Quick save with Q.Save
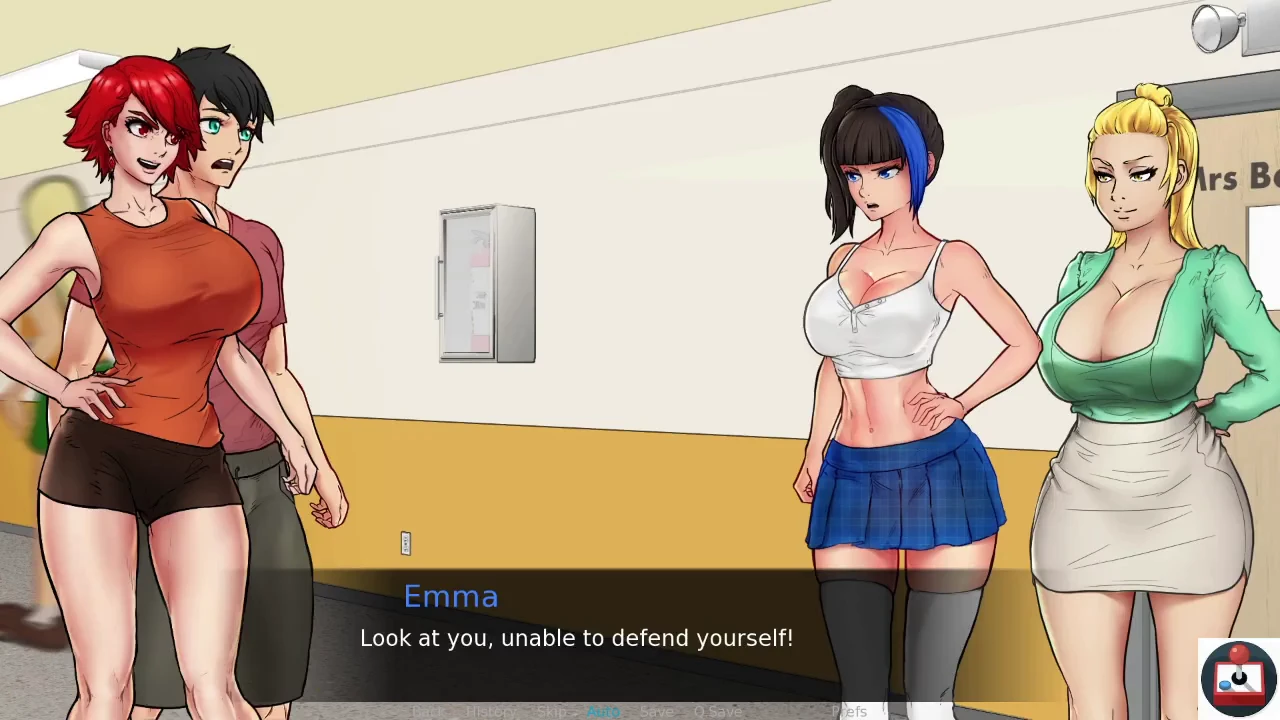 tap(717, 711)
